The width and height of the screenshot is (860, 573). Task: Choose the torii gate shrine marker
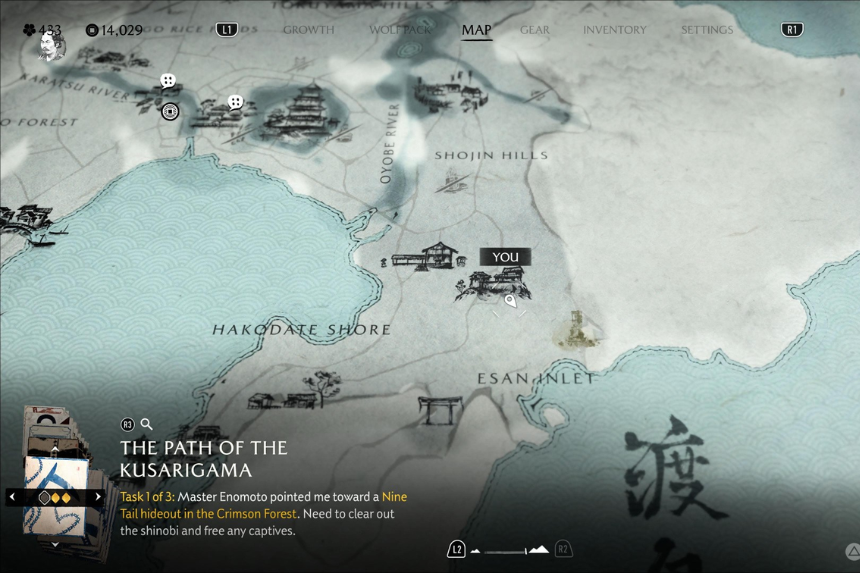pos(439,409)
